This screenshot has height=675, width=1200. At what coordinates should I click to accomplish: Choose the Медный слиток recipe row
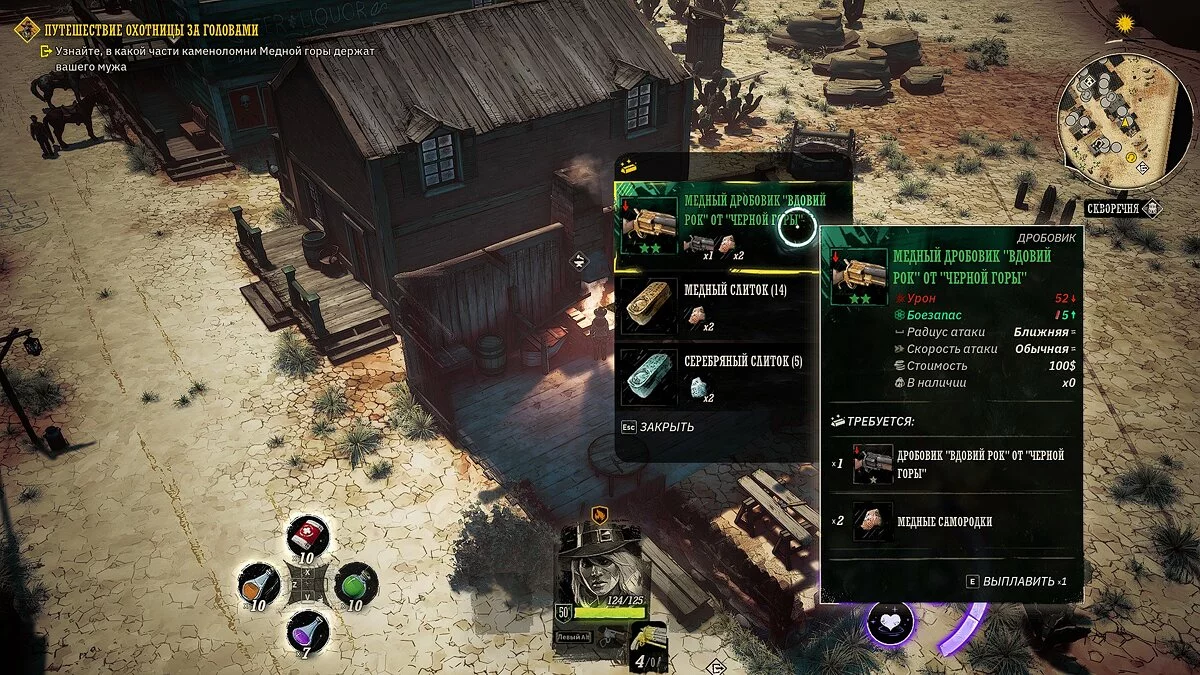(715, 304)
